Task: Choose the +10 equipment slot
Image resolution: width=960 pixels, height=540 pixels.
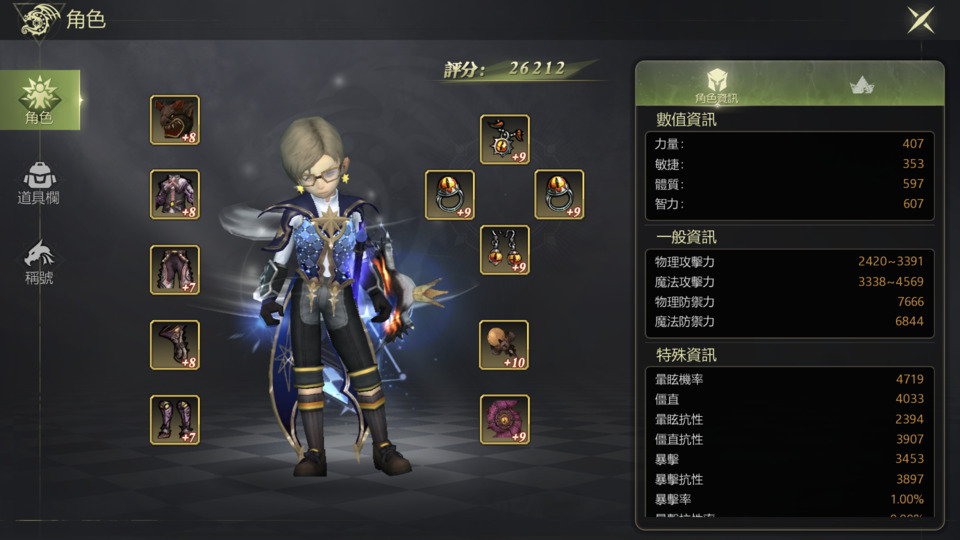Action: point(505,345)
